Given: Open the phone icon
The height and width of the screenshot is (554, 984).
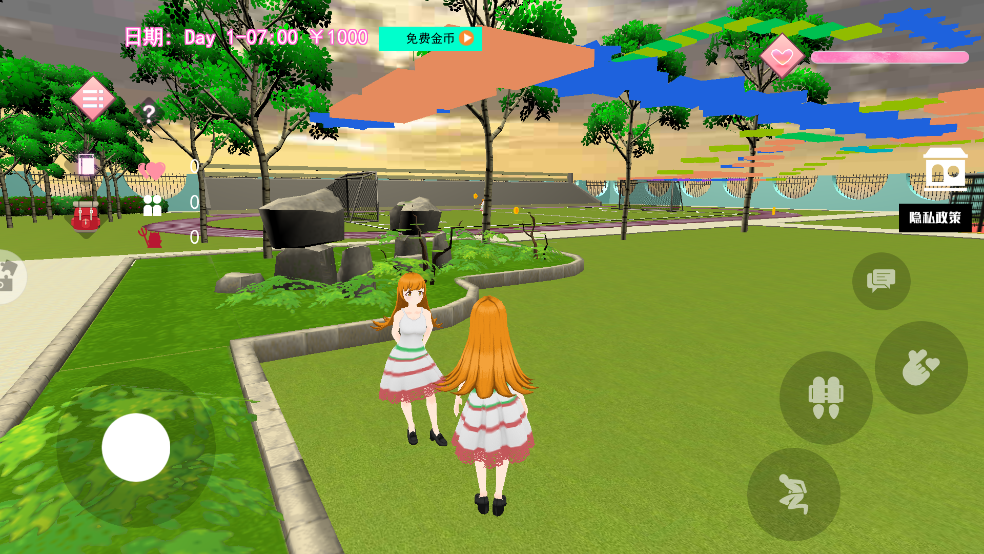Looking at the screenshot, I should tap(86, 164).
